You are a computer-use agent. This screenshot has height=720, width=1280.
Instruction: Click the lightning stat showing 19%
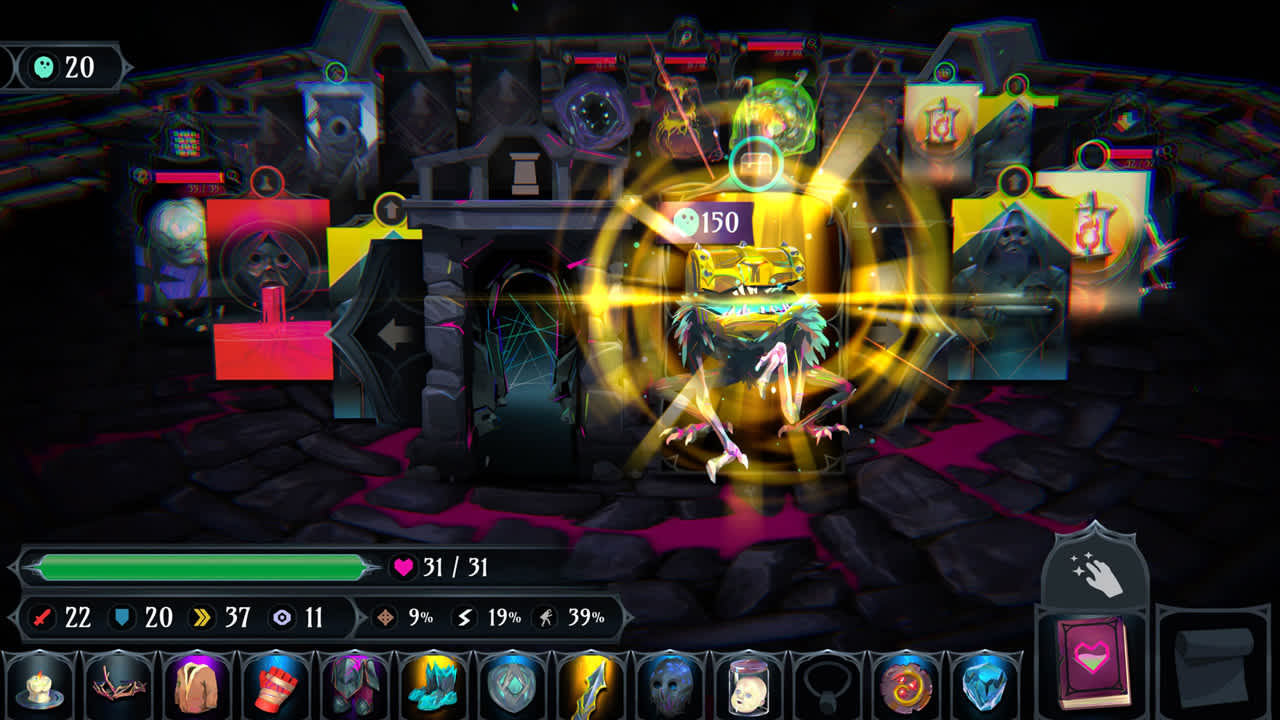point(480,618)
